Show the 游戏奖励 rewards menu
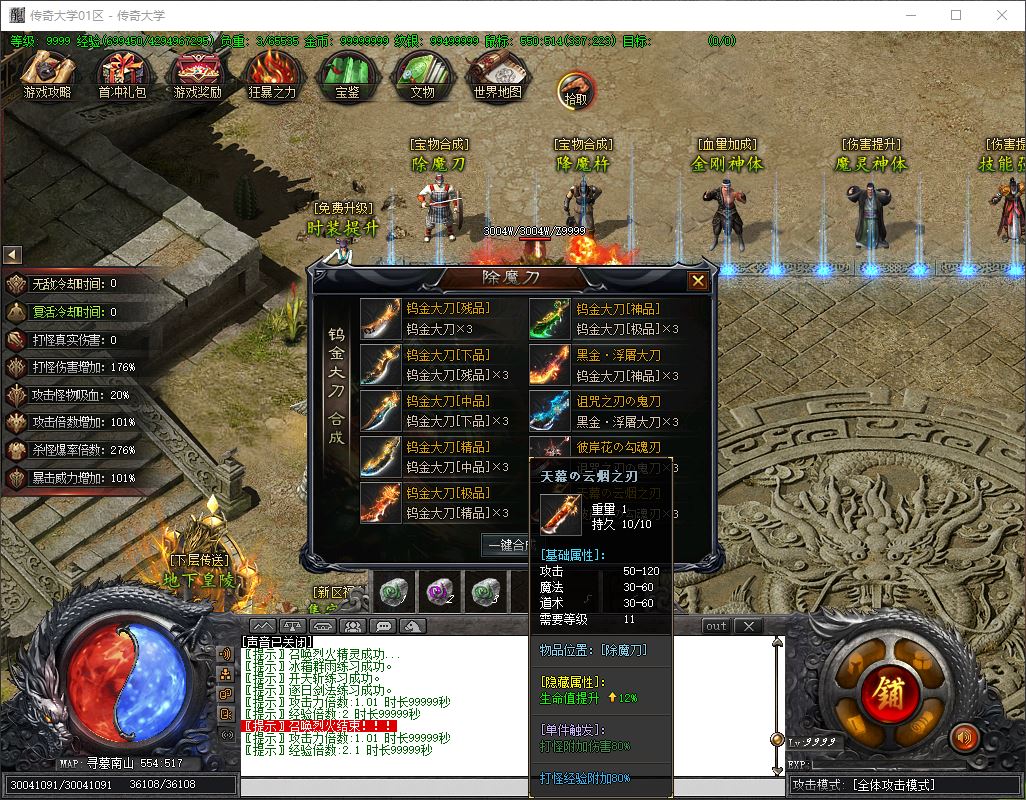Image resolution: width=1026 pixels, height=800 pixels. click(197, 75)
